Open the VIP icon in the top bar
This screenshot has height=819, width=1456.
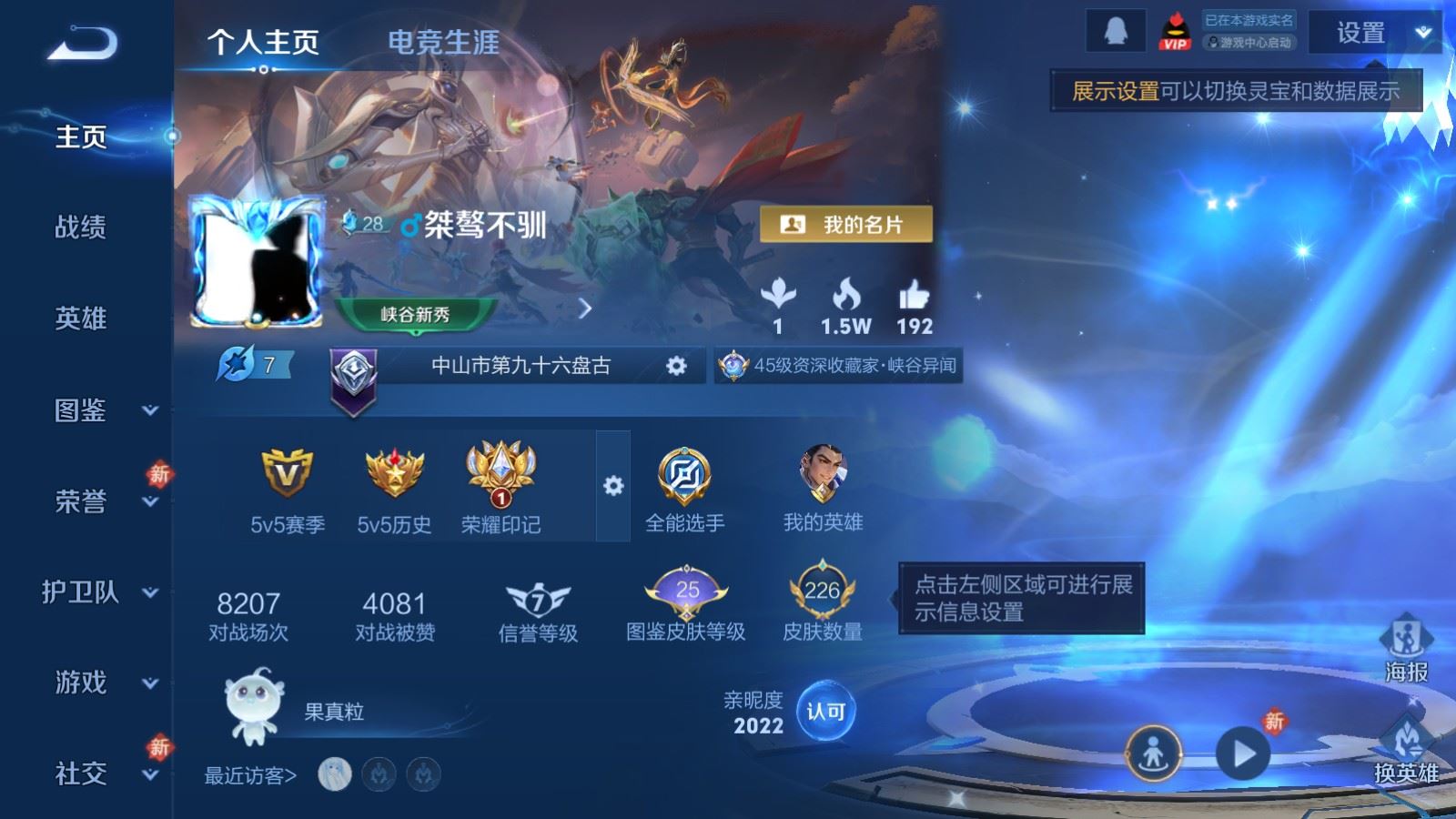pos(1177,30)
